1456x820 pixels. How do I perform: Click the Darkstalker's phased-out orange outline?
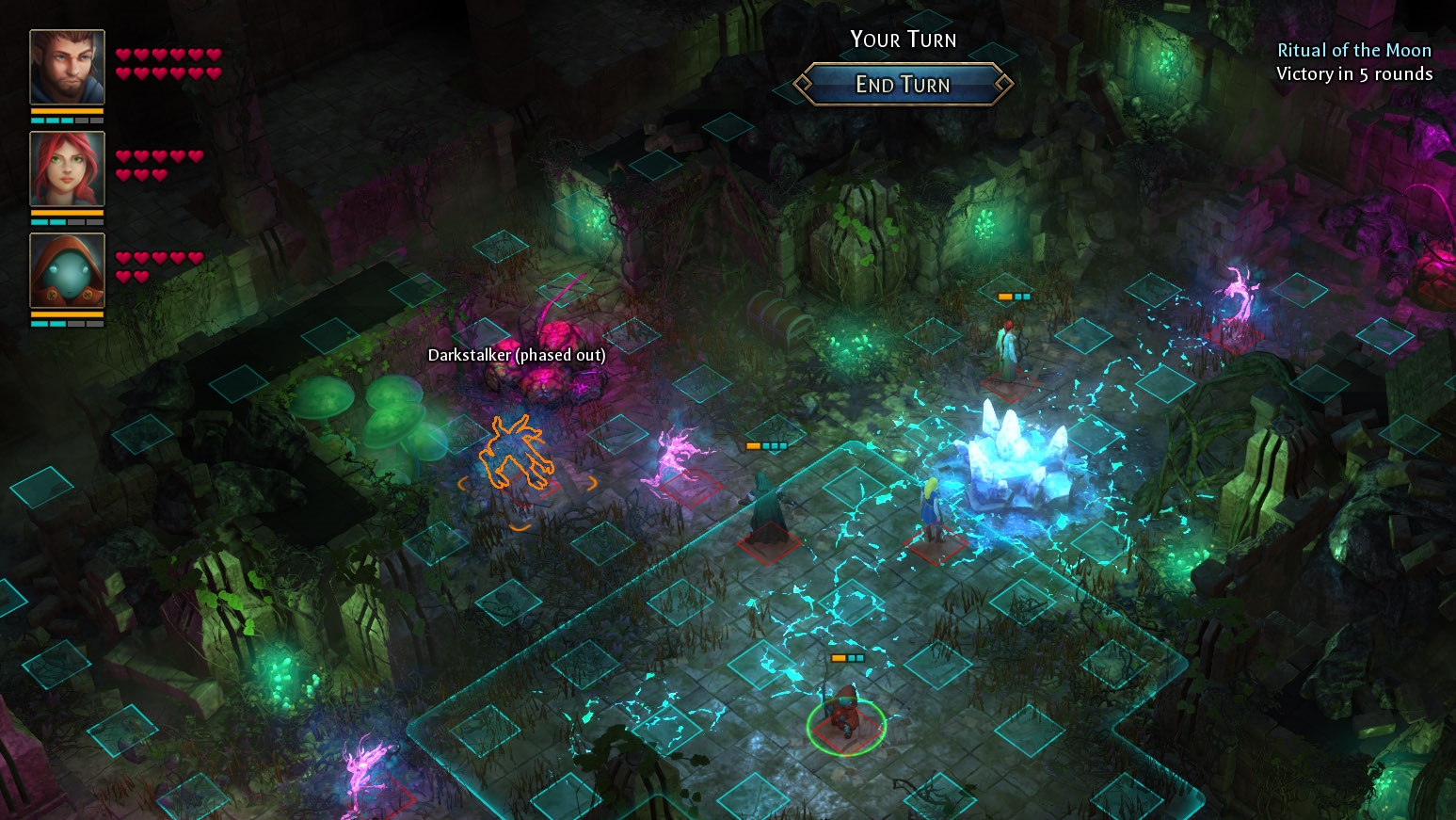(x=518, y=452)
